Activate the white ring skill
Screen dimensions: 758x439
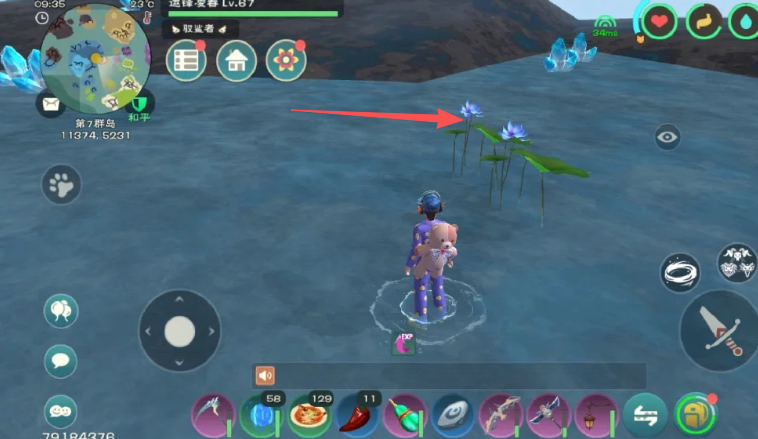(682, 272)
